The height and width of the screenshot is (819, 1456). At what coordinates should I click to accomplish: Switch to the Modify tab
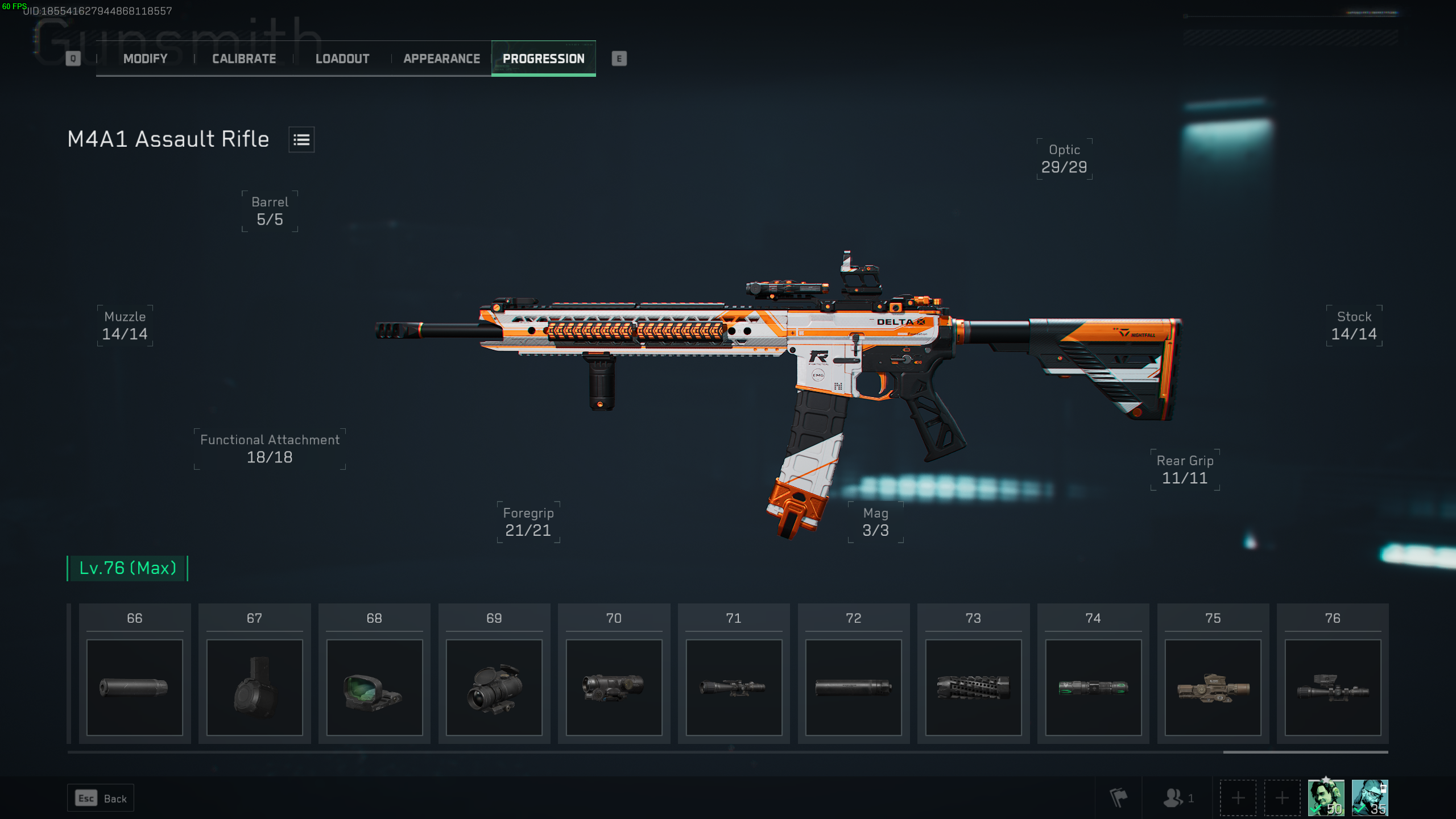tap(144, 58)
